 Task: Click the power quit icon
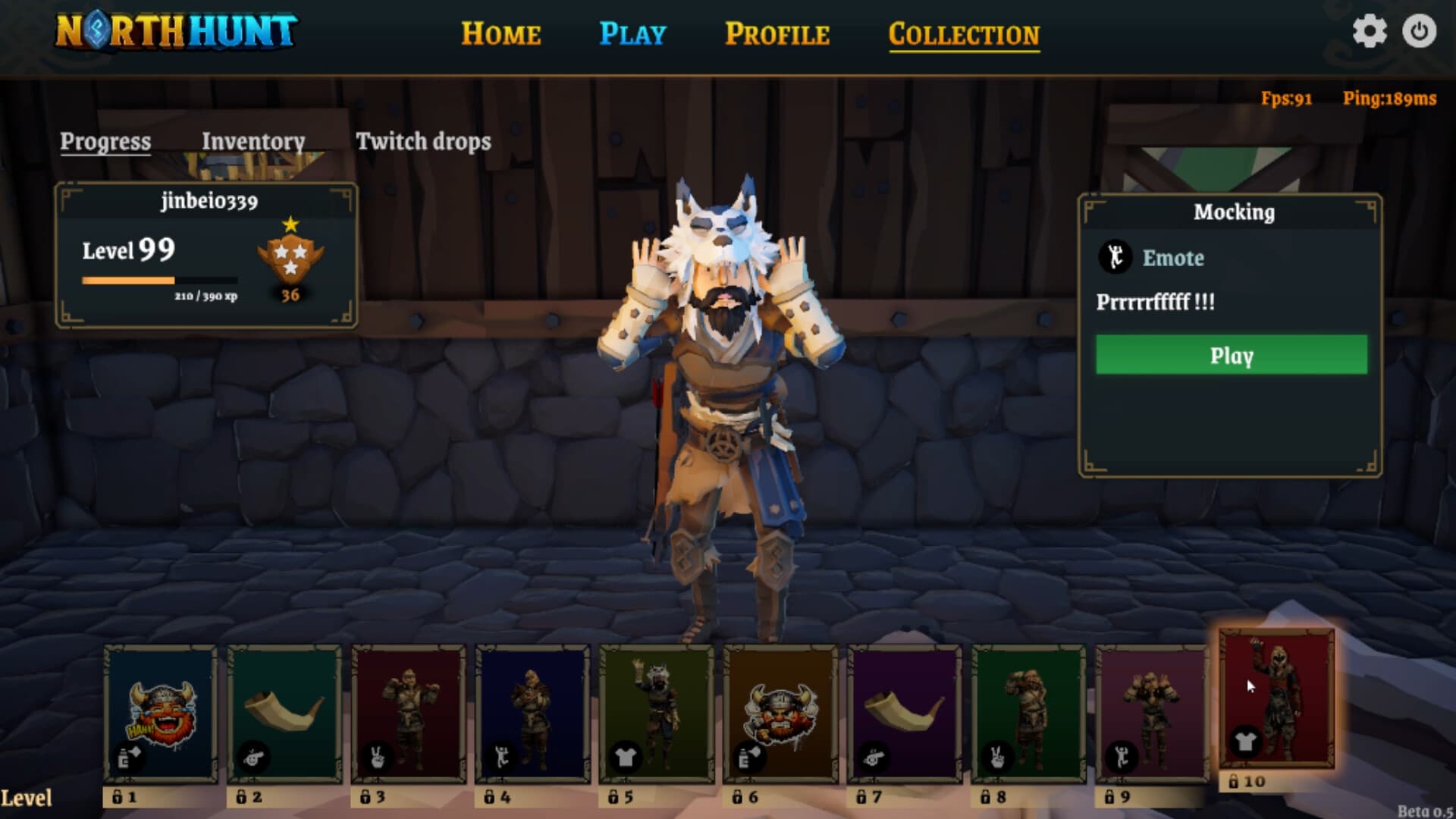pyautogui.click(x=1419, y=32)
